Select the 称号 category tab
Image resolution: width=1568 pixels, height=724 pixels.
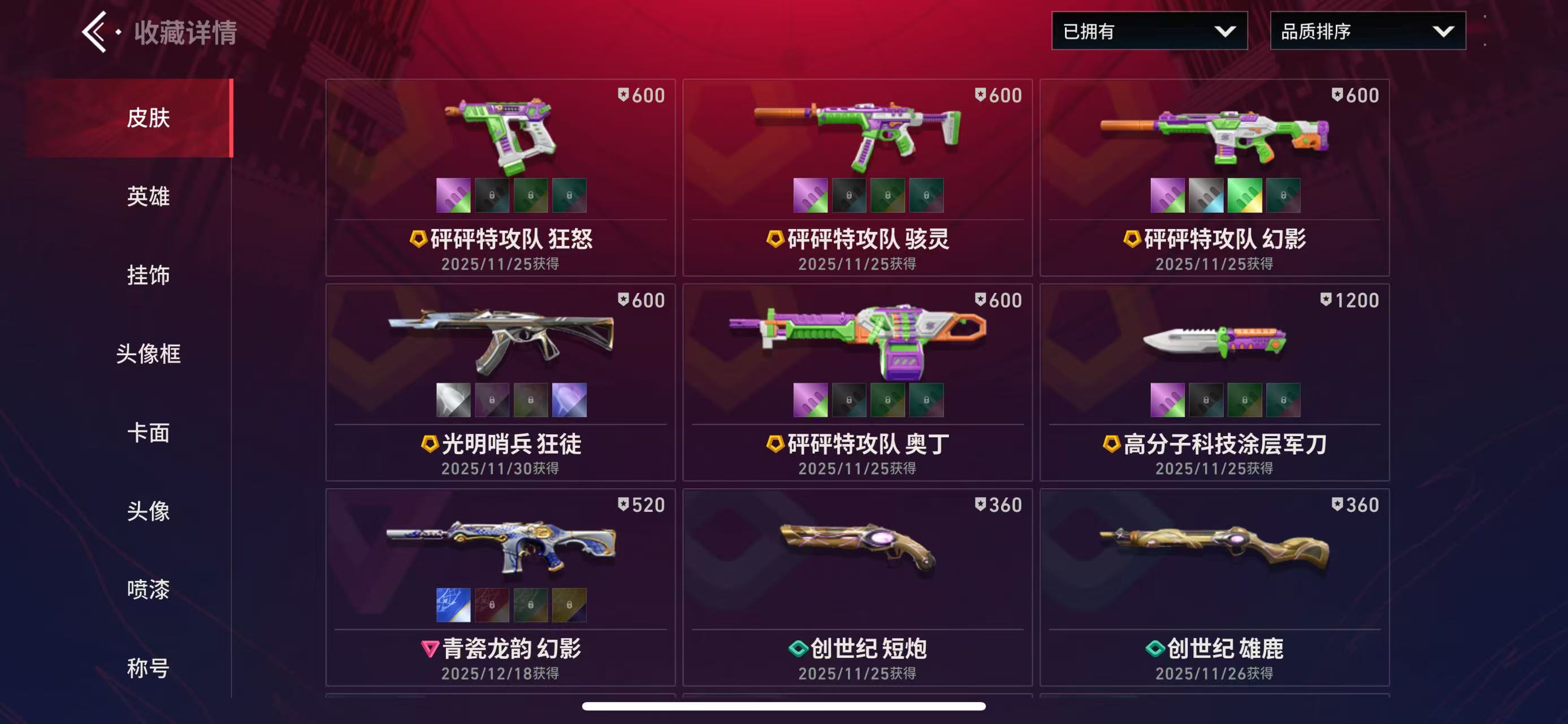pos(148,668)
